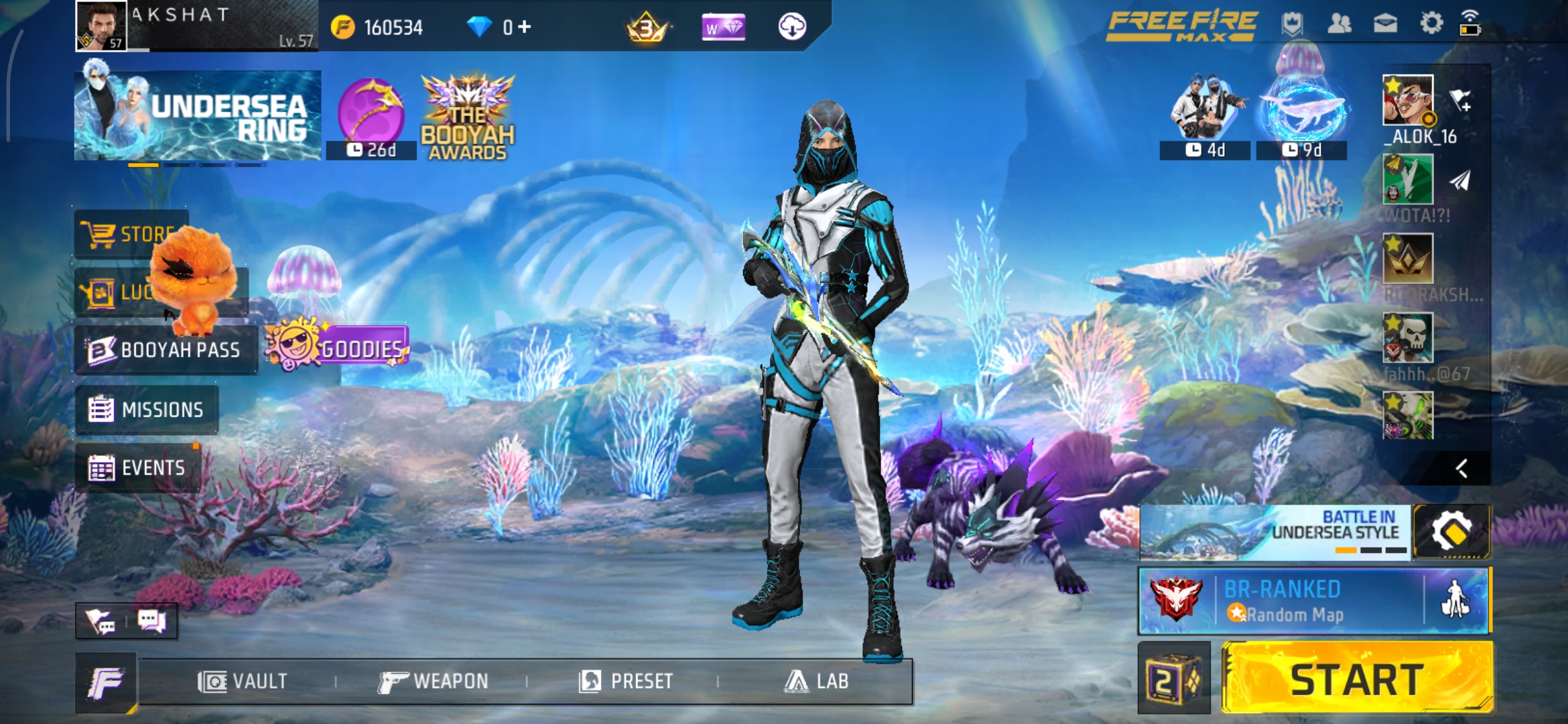Open the Goodies offer
This screenshot has width=1568, height=724.
338,347
